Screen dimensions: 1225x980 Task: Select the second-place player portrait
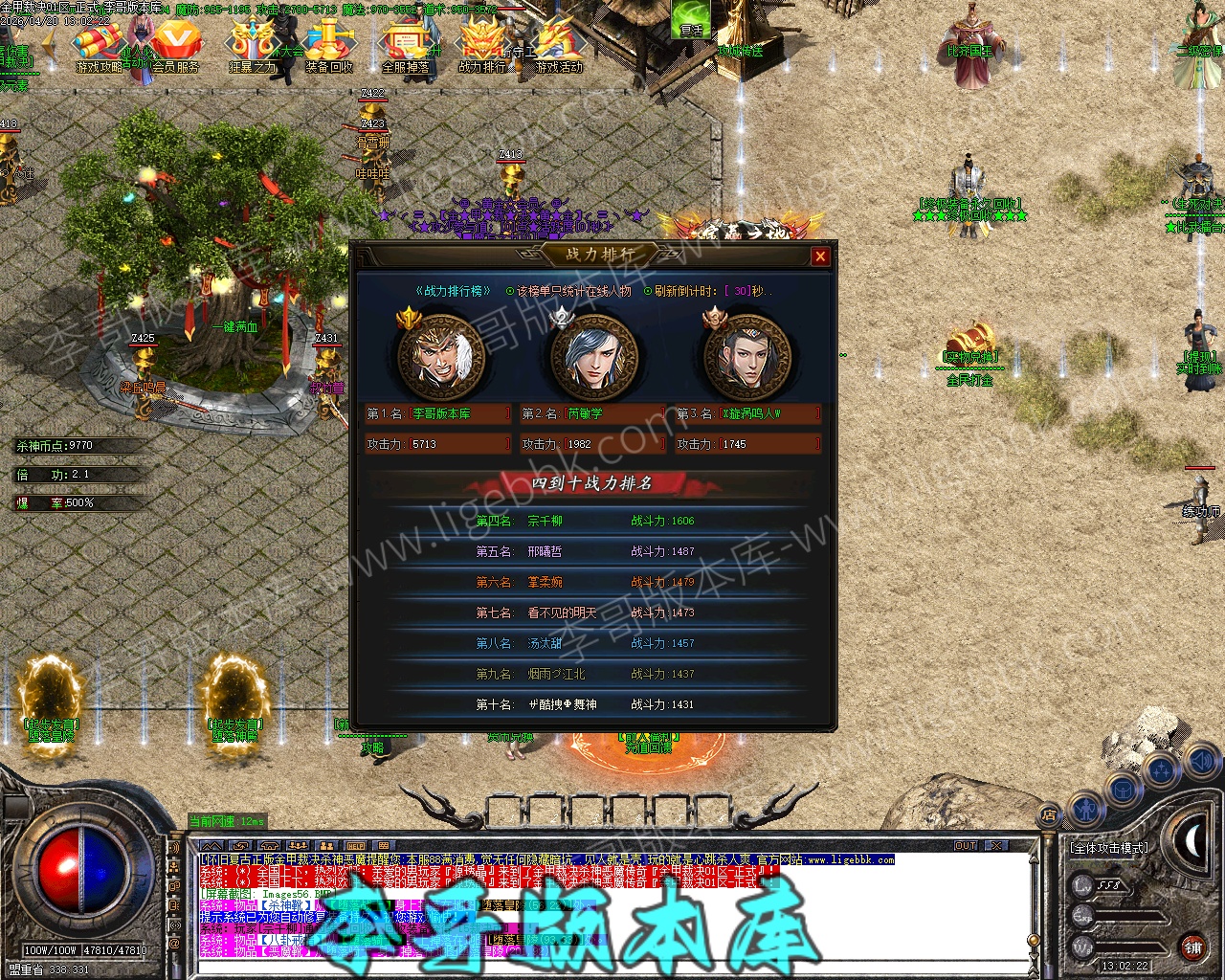(x=593, y=357)
